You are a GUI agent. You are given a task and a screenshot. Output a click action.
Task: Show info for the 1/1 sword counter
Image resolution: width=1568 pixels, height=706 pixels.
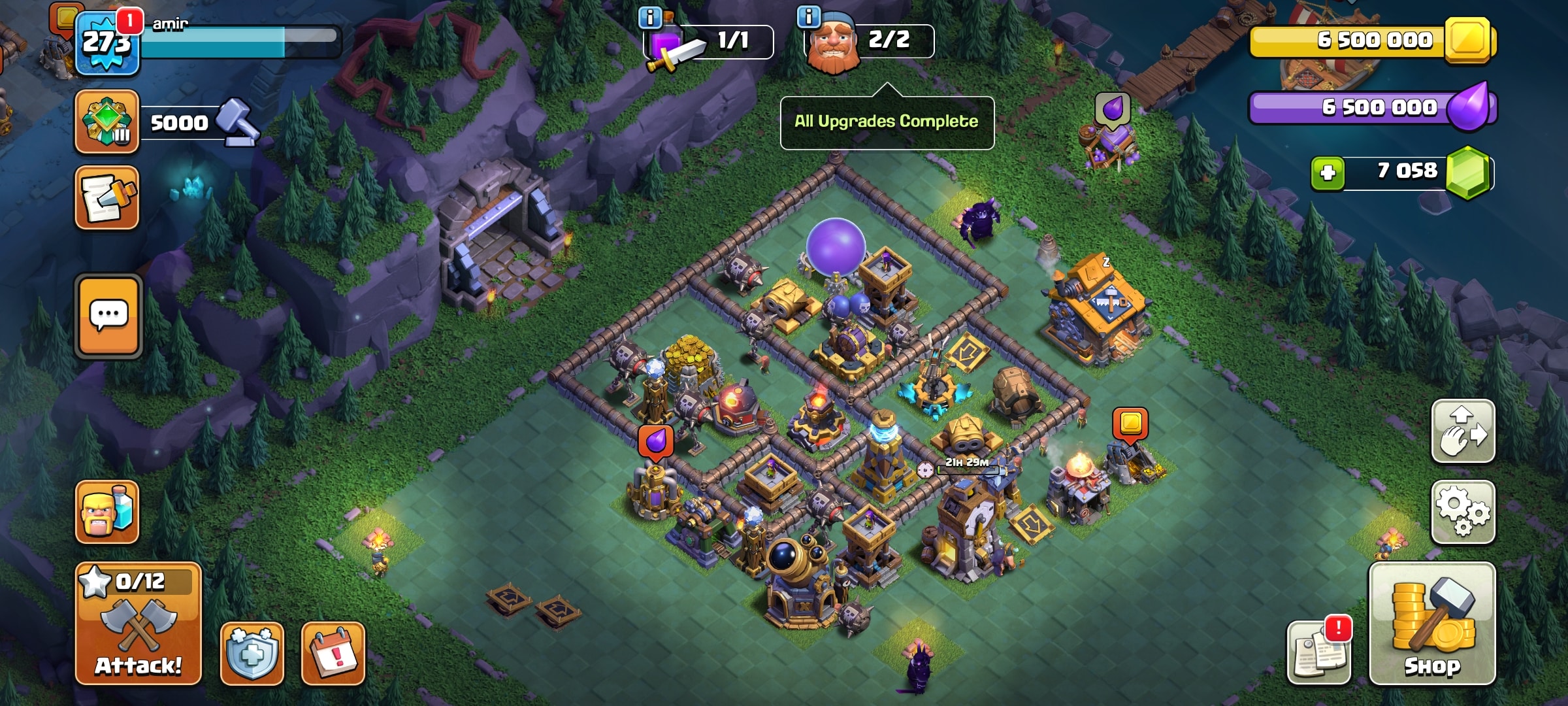pos(650,18)
